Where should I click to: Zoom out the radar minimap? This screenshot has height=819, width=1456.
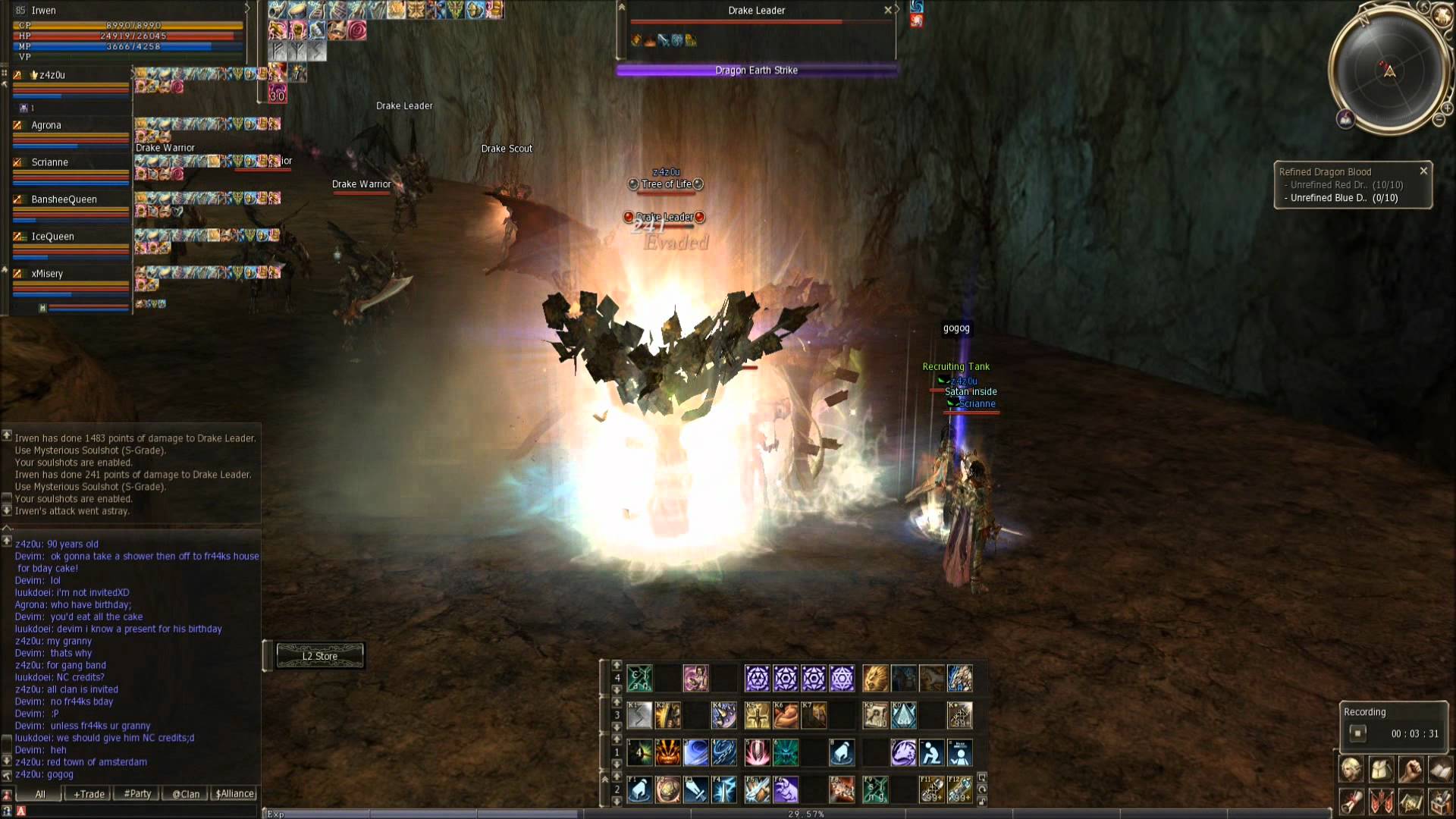pos(1439,120)
